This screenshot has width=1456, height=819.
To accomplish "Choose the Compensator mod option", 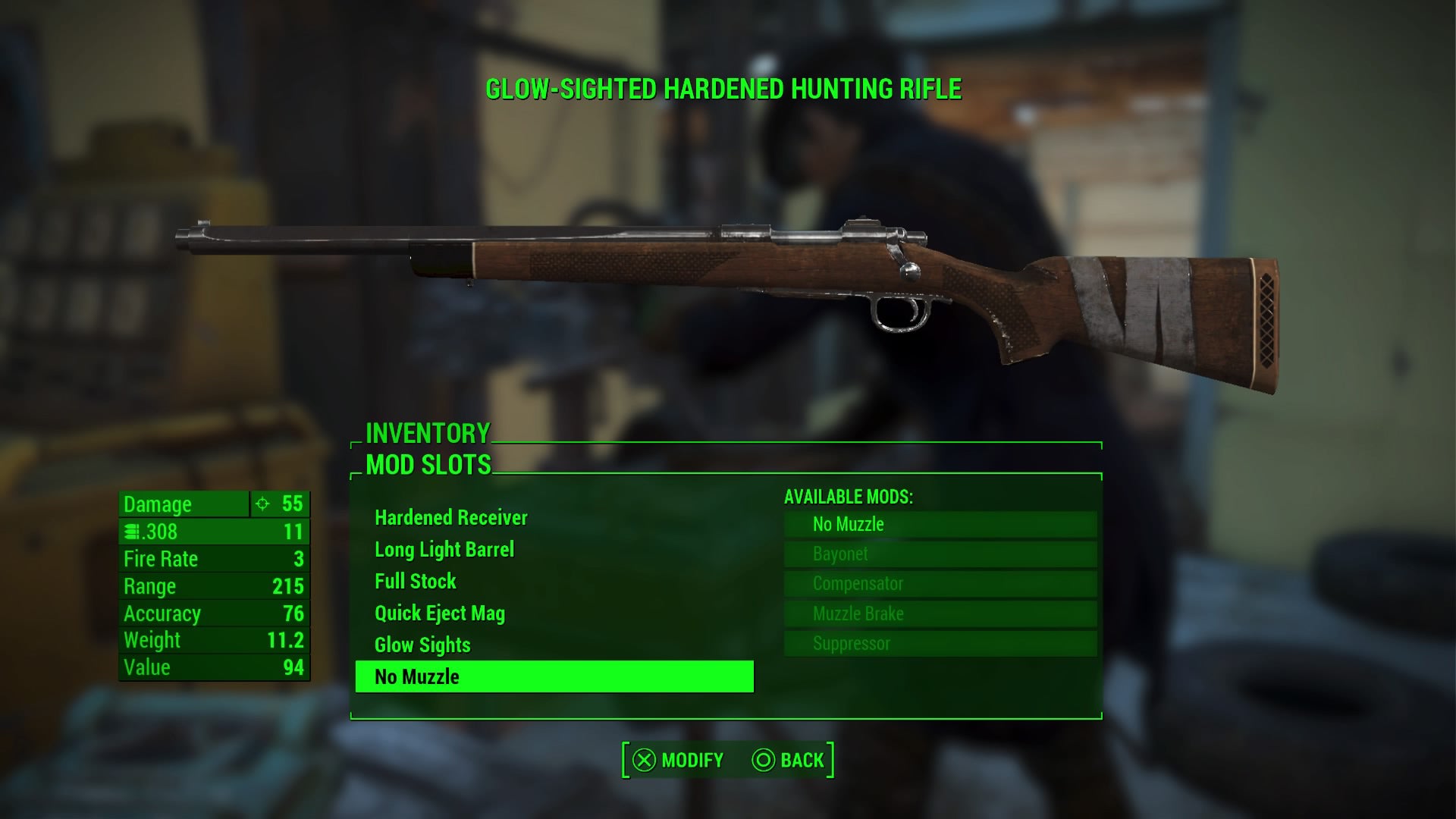I will click(940, 584).
